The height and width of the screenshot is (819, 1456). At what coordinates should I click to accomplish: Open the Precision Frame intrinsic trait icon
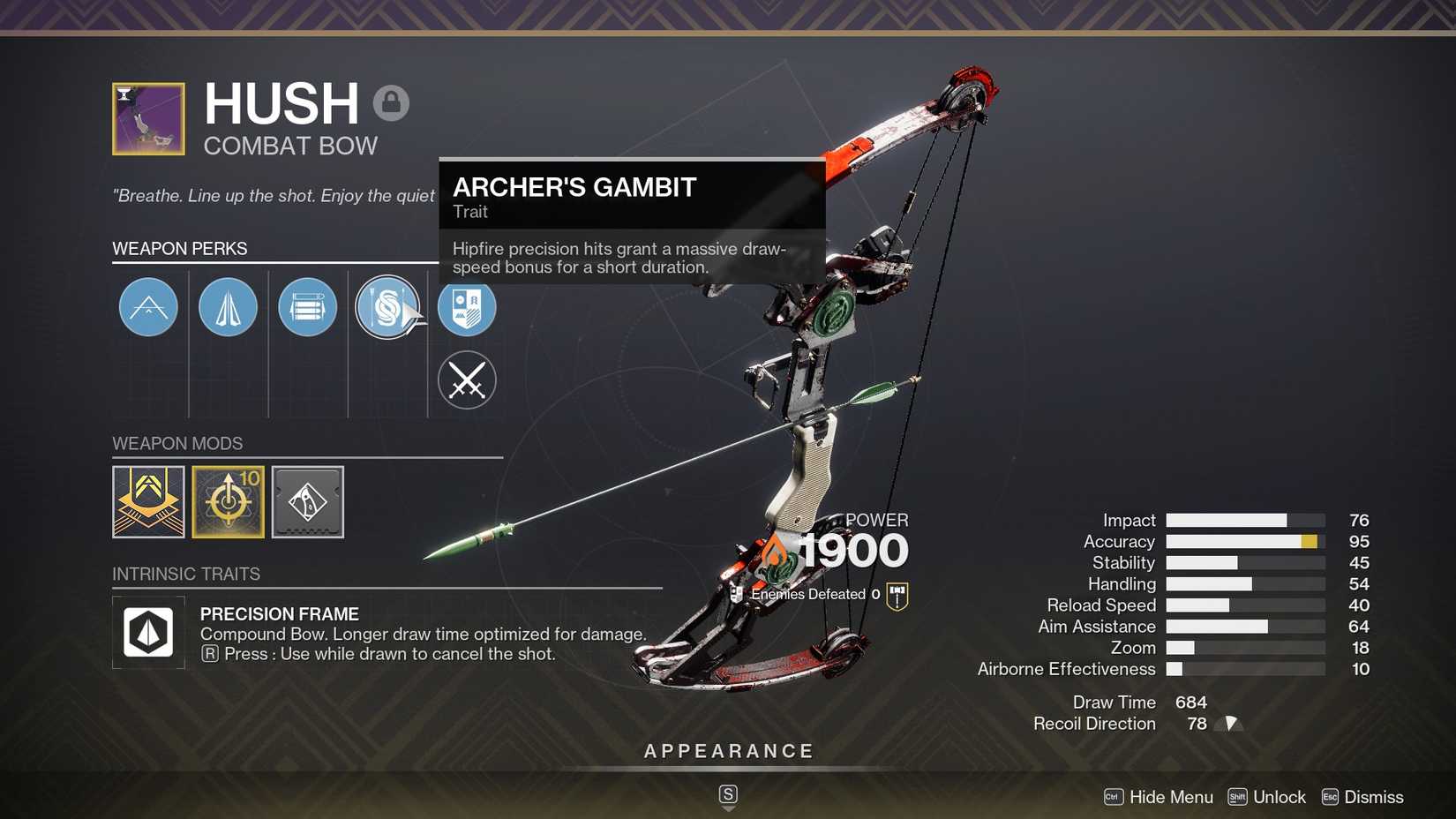(148, 632)
